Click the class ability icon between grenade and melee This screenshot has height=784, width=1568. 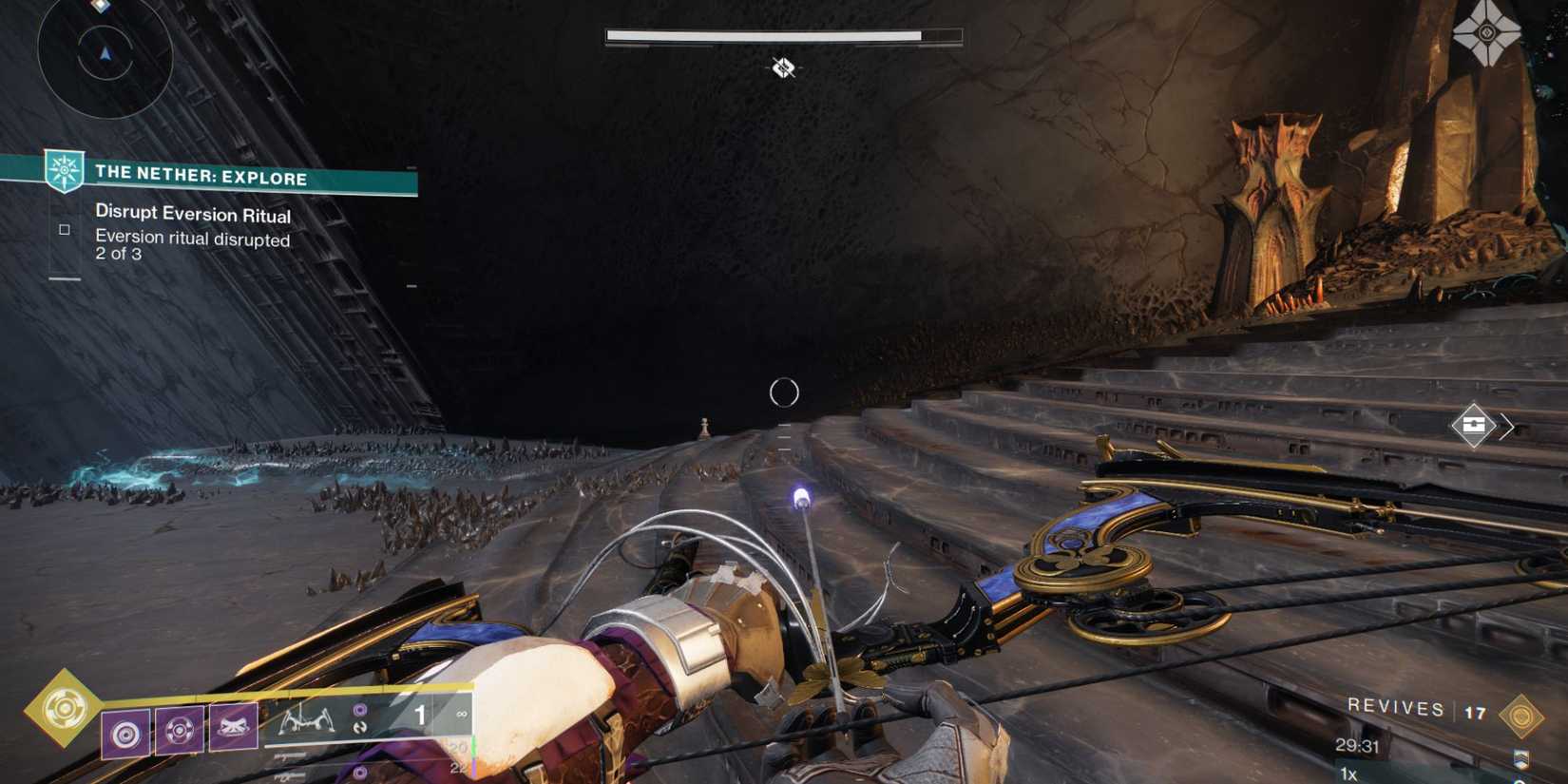coord(177,732)
